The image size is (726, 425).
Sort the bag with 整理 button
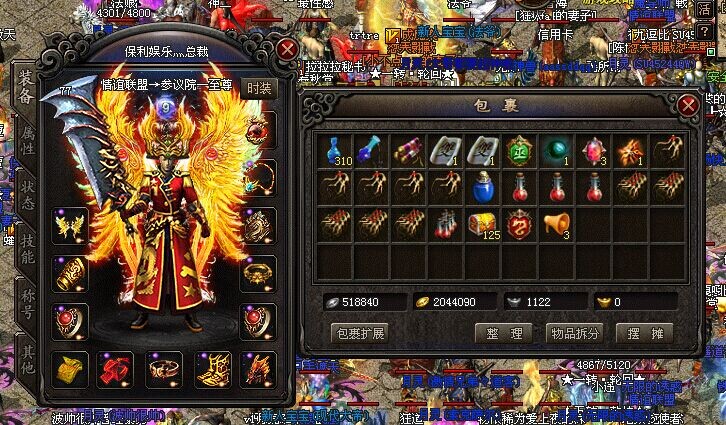(503, 333)
